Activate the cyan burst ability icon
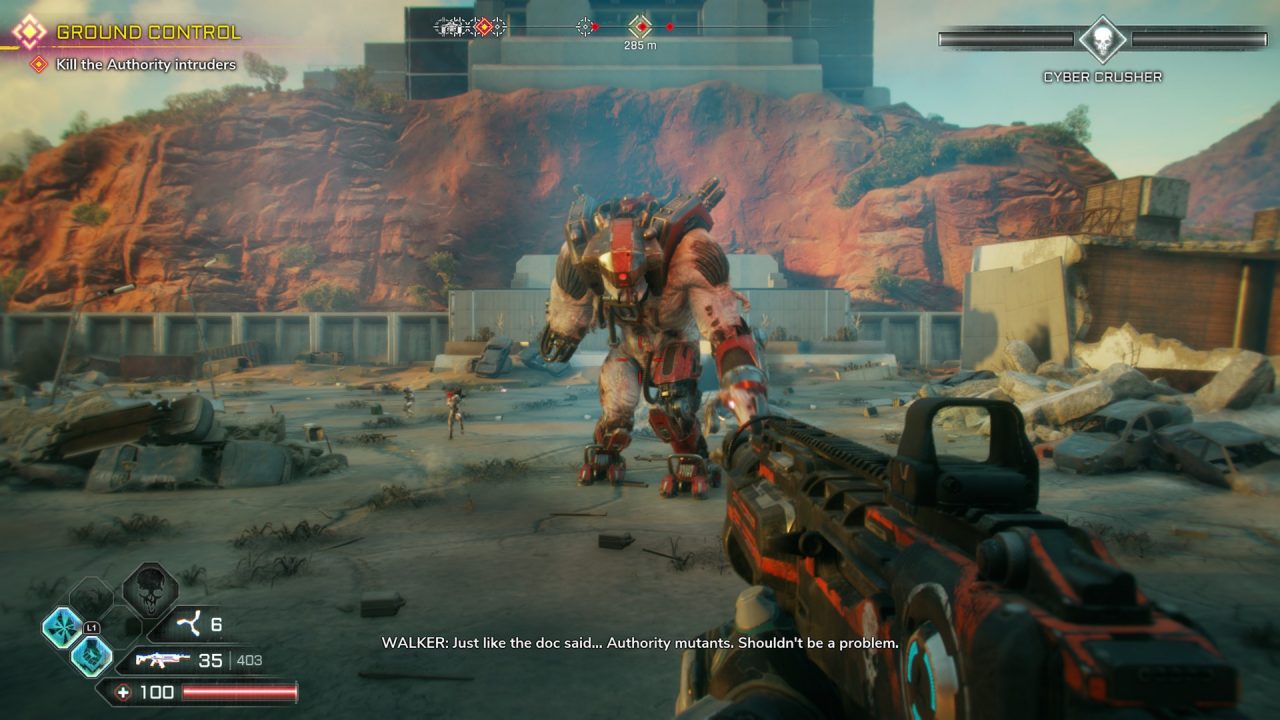 click(61, 627)
